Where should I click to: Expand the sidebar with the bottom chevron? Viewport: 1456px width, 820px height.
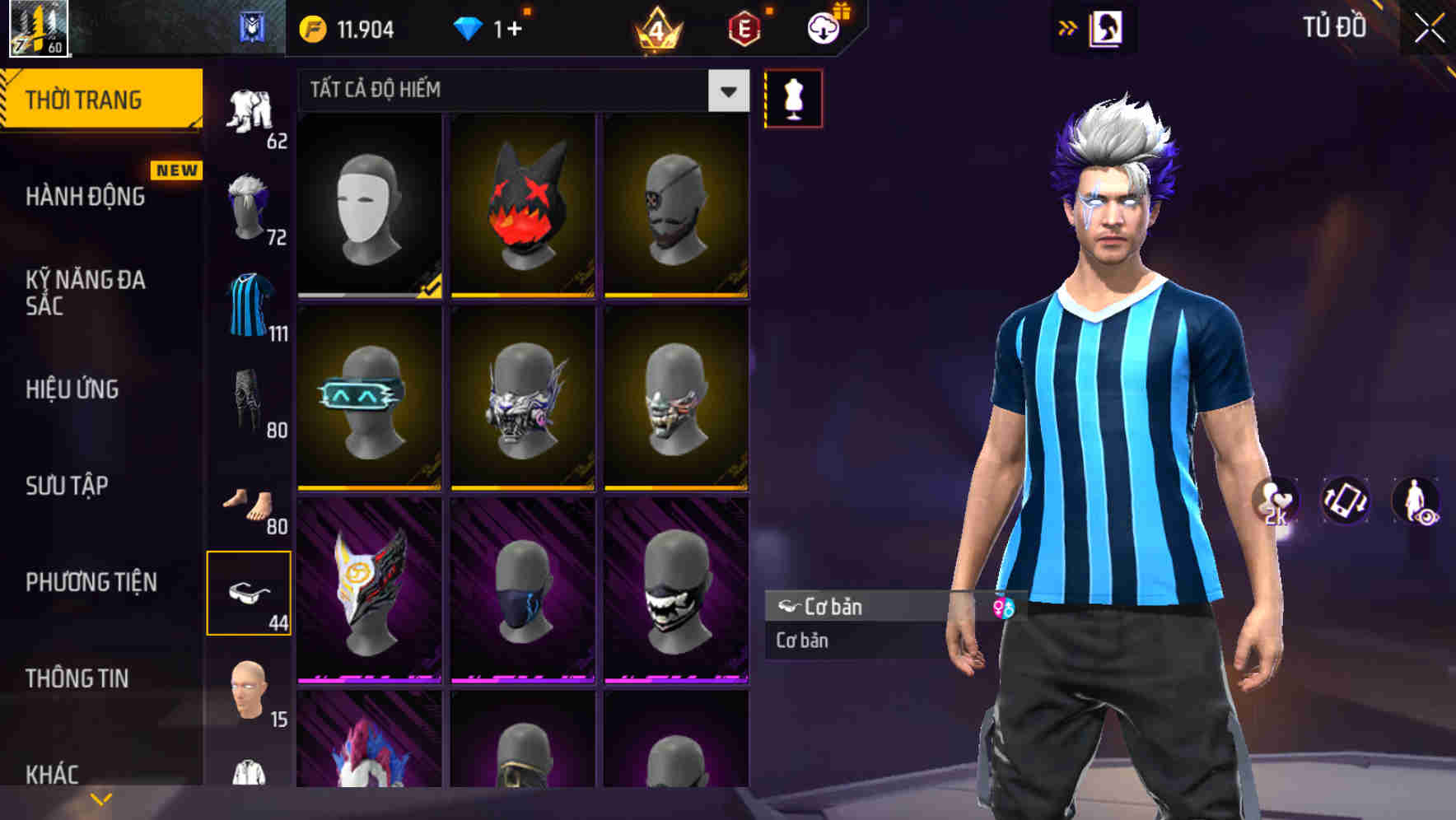click(x=101, y=798)
